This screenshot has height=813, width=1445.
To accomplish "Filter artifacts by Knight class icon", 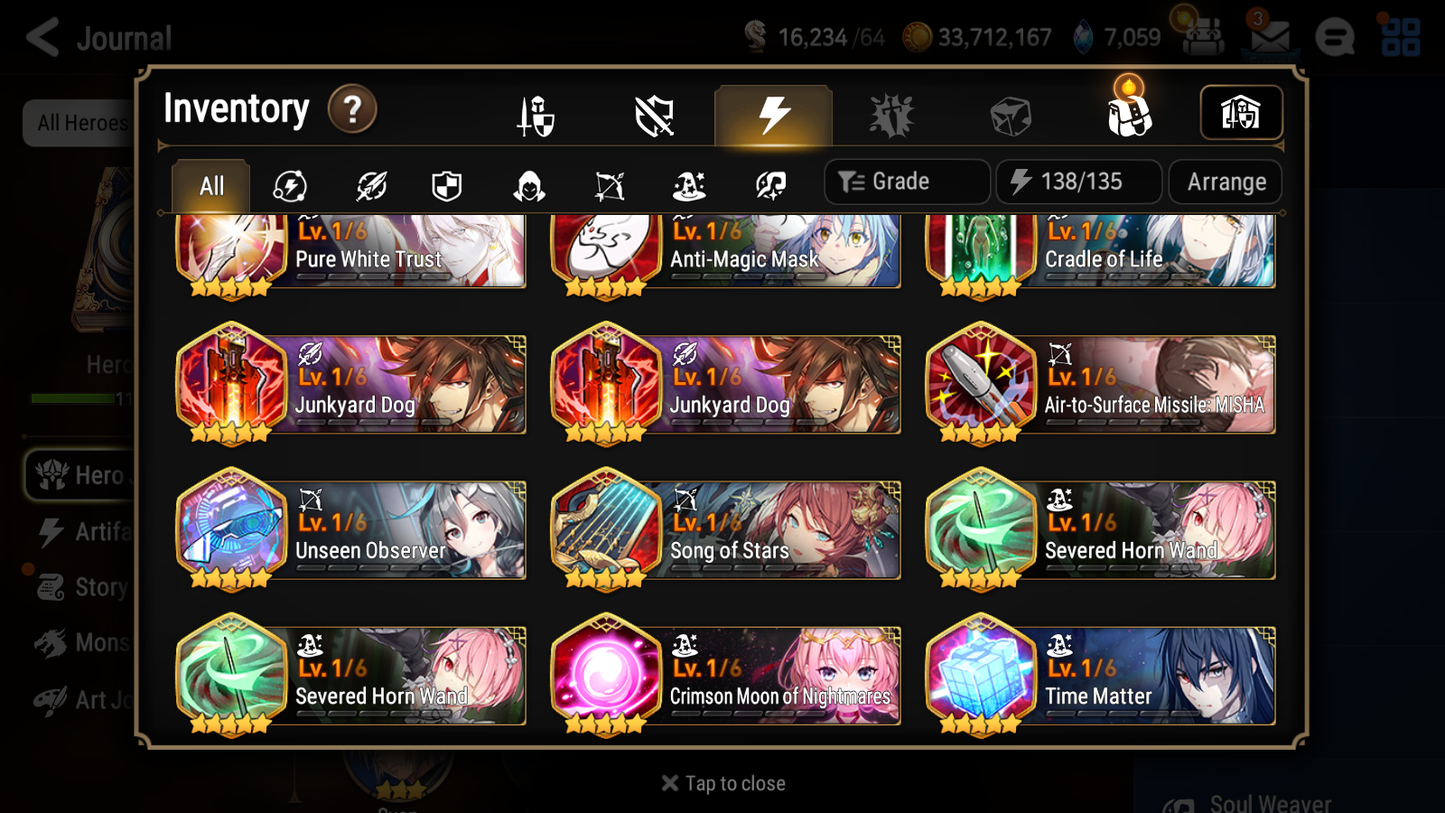I will (x=447, y=182).
